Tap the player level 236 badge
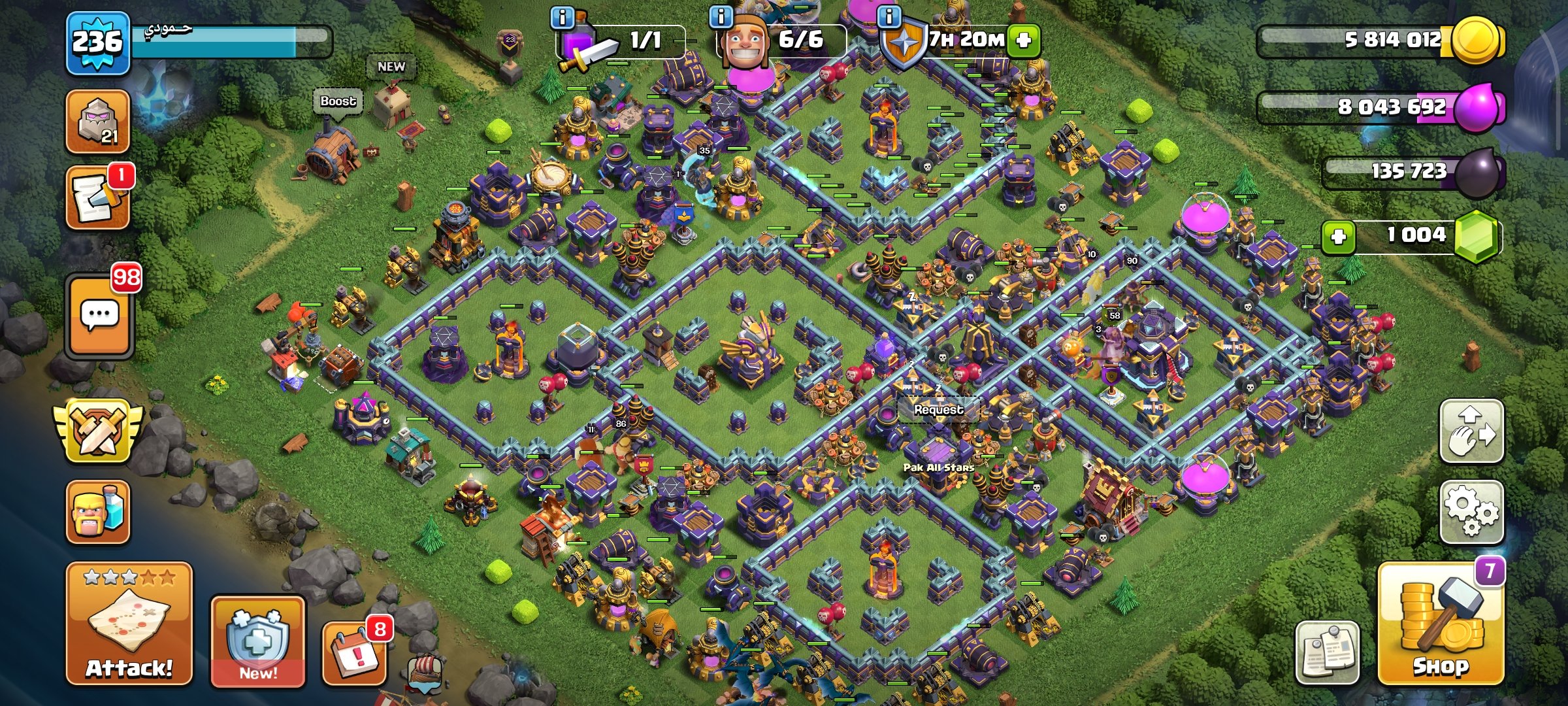Image resolution: width=1568 pixels, height=706 pixels. click(97, 43)
